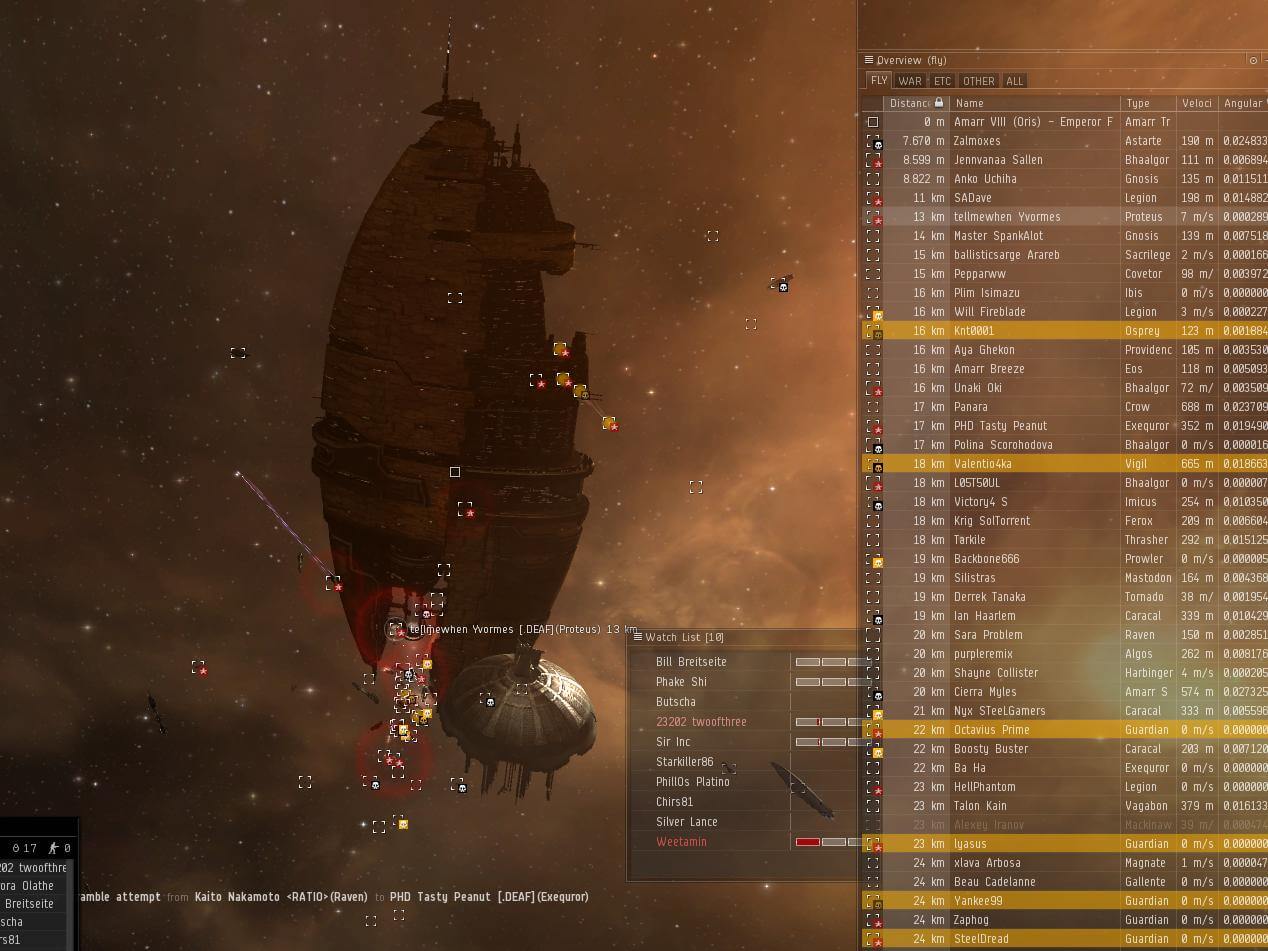Select the ETC overview tab
The width and height of the screenshot is (1268, 951).
[x=942, y=81]
